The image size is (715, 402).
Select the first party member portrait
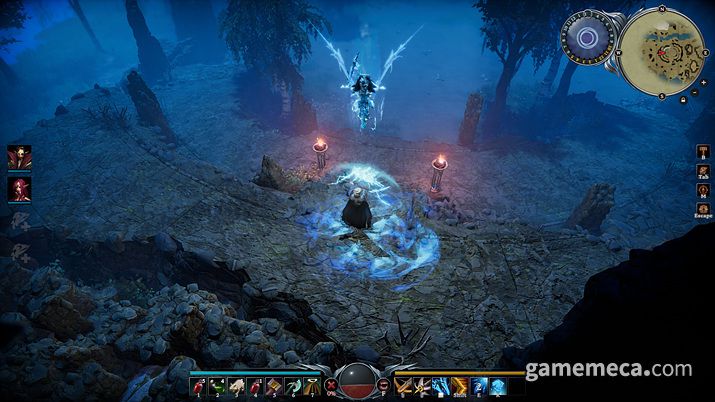(x=19, y=158)
